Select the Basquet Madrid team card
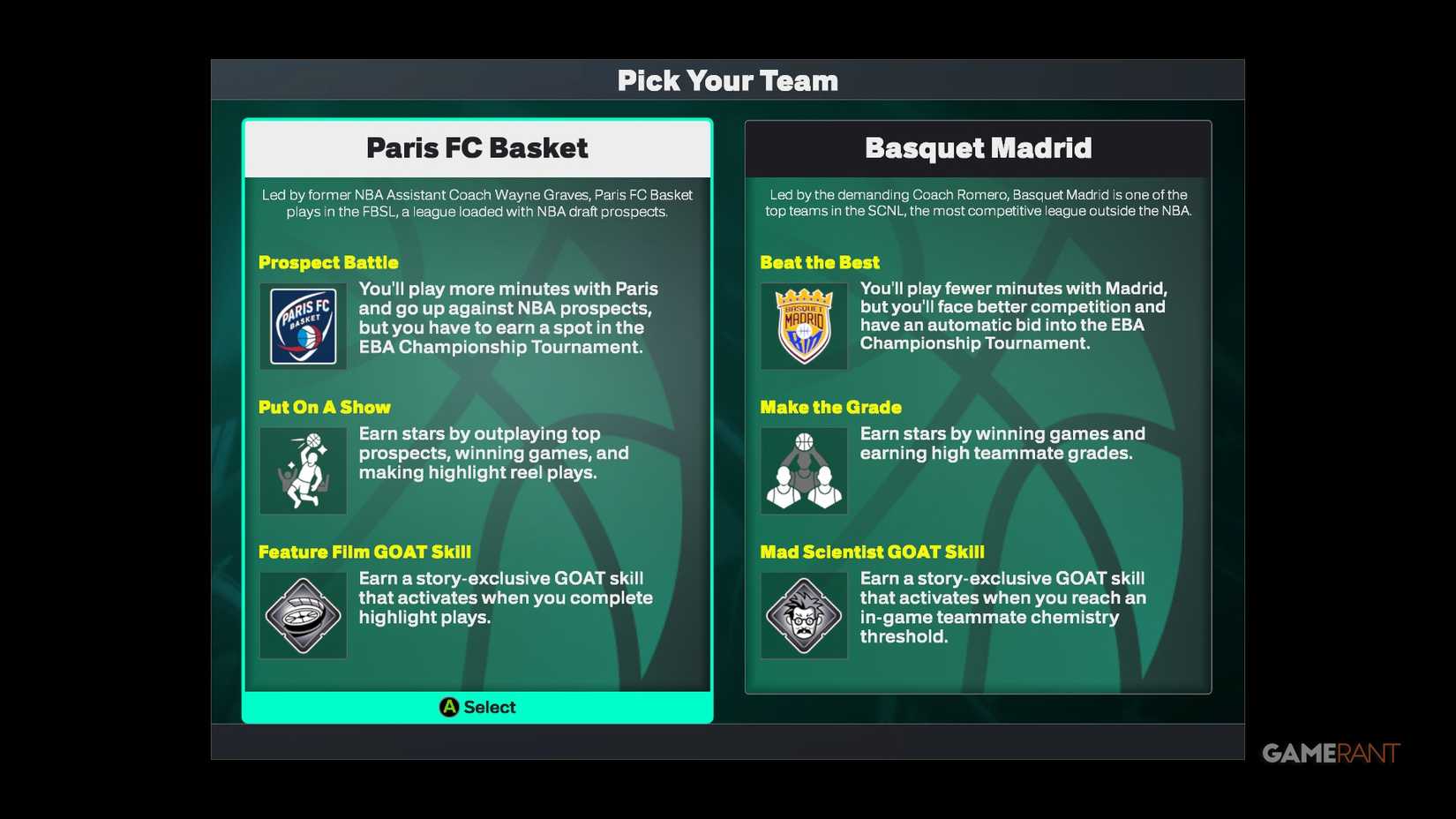The width and height of the screenshot is (1456, 819). pos(978,406)
